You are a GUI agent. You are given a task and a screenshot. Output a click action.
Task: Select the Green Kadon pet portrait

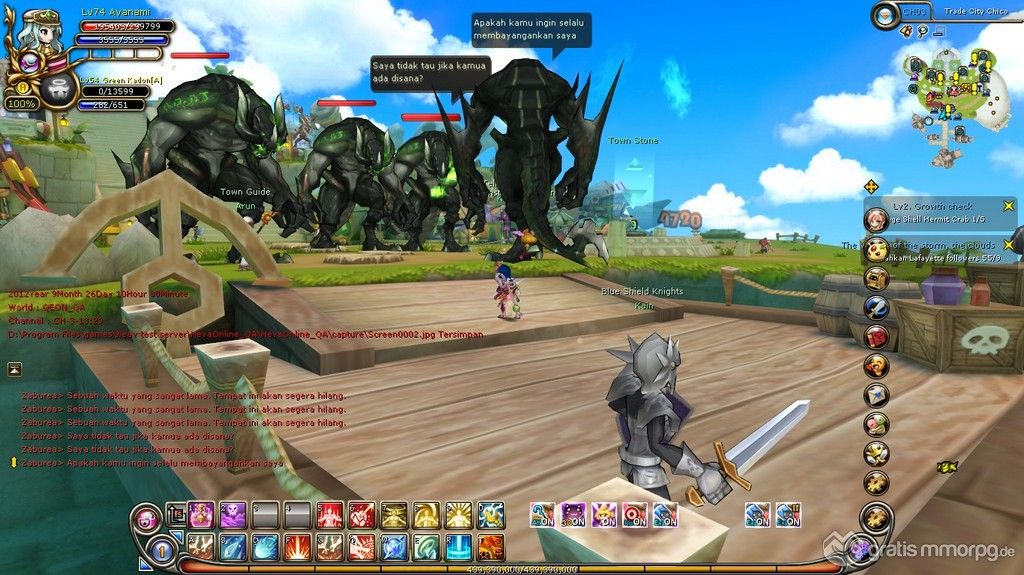coord(61,91)
